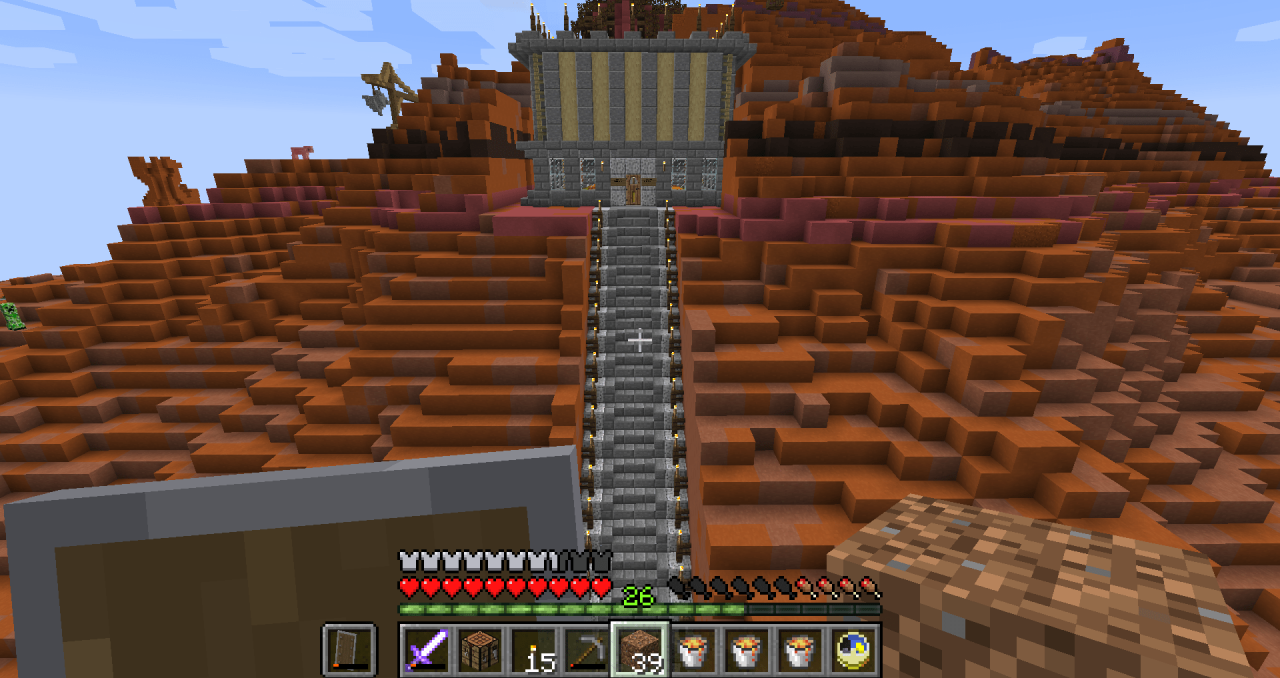Equip the pickaxe from the hotbar

(x=586, y=650)
